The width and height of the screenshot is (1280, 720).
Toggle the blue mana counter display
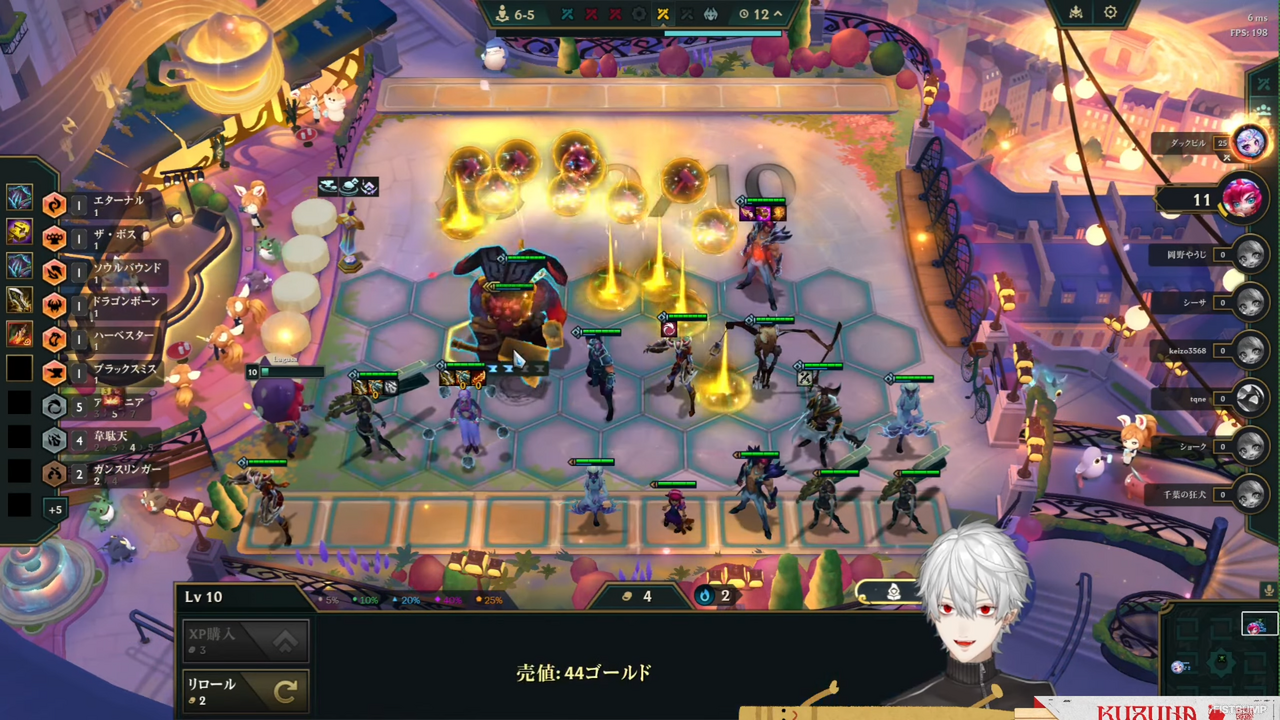point(705,596)
